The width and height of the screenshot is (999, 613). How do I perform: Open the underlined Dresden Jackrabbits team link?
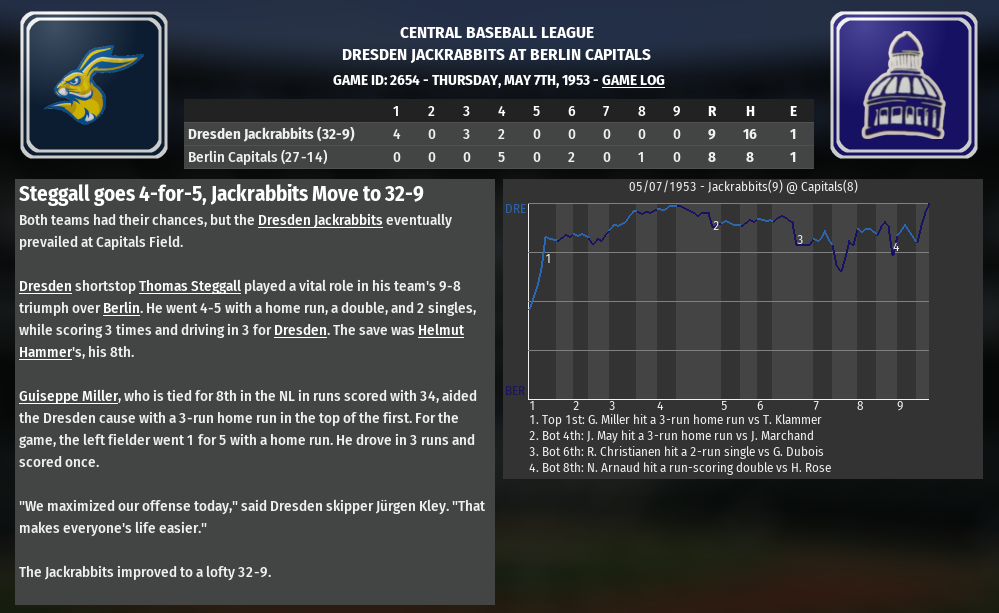(319, 220)
